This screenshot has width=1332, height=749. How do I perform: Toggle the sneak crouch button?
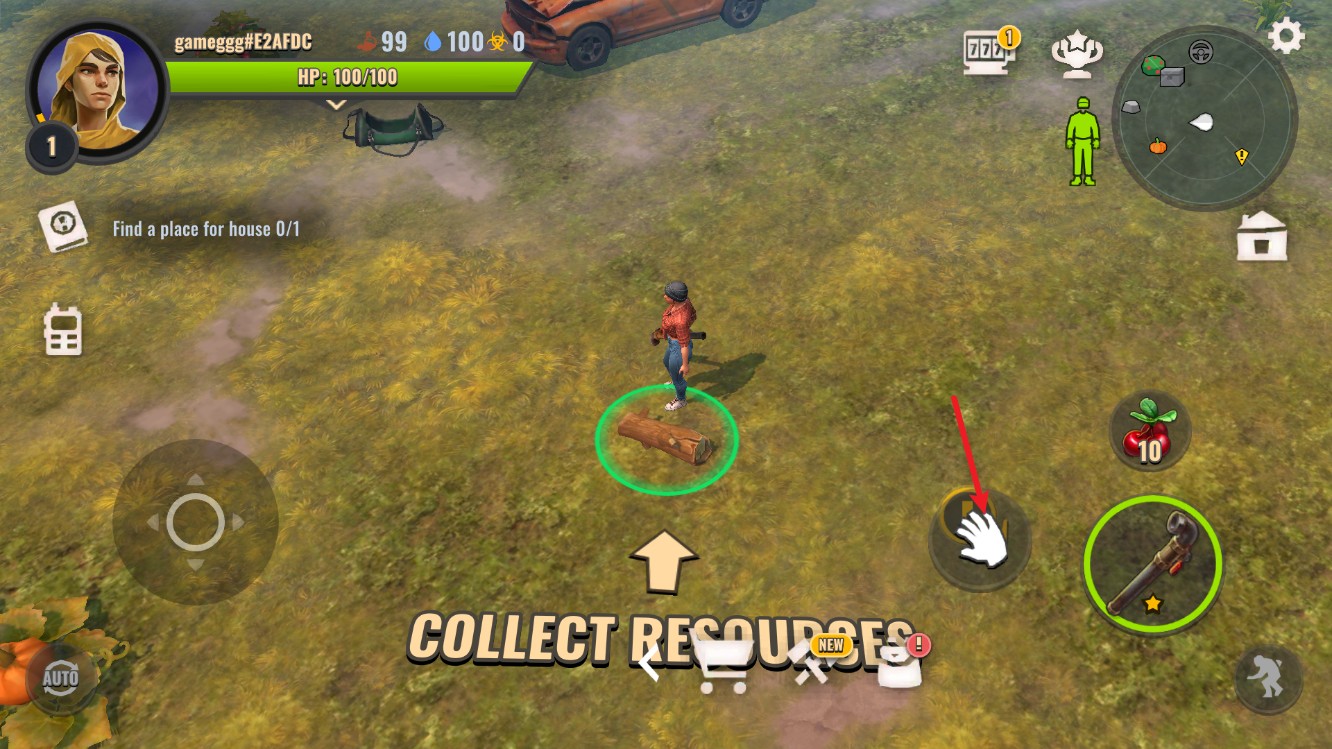(x=1267, y=678)
